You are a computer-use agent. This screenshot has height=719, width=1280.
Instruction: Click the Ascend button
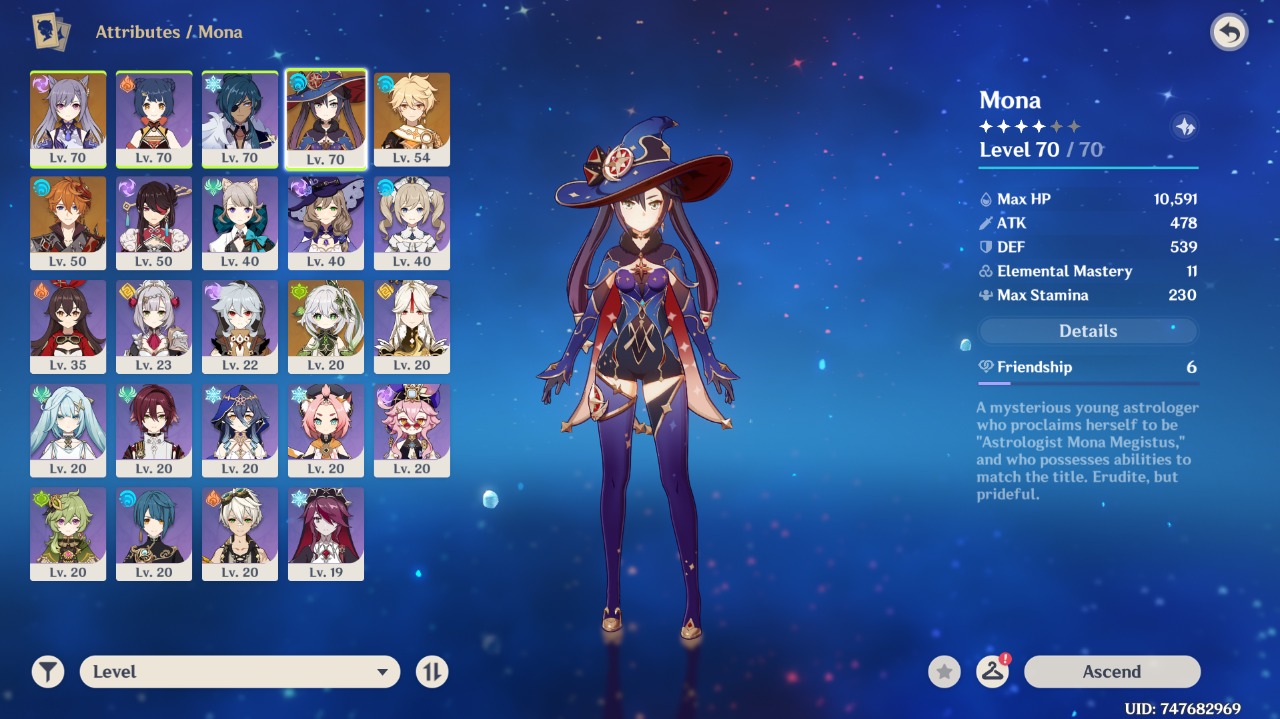coord(1111,672)
